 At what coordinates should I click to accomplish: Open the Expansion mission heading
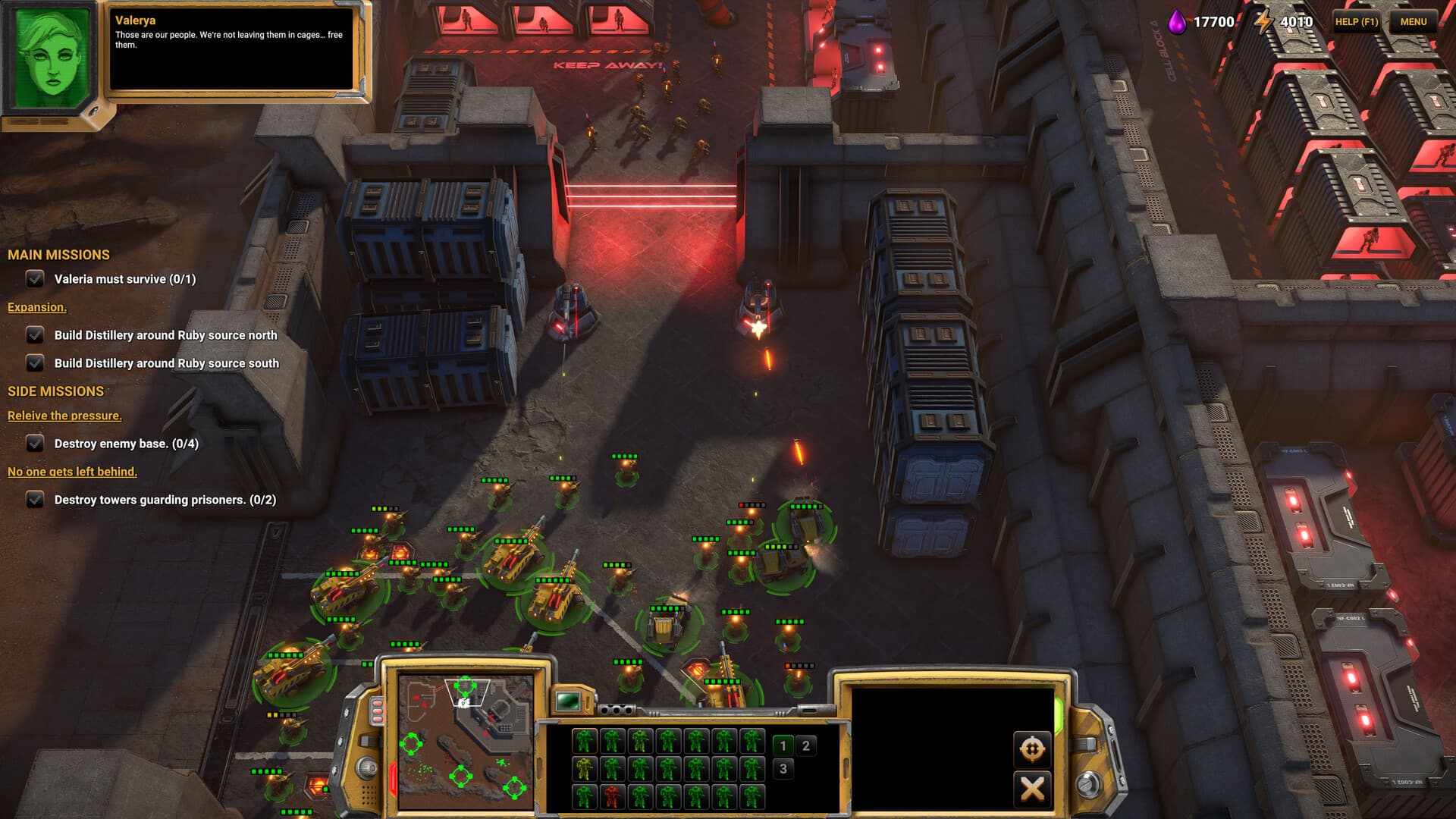37,307
